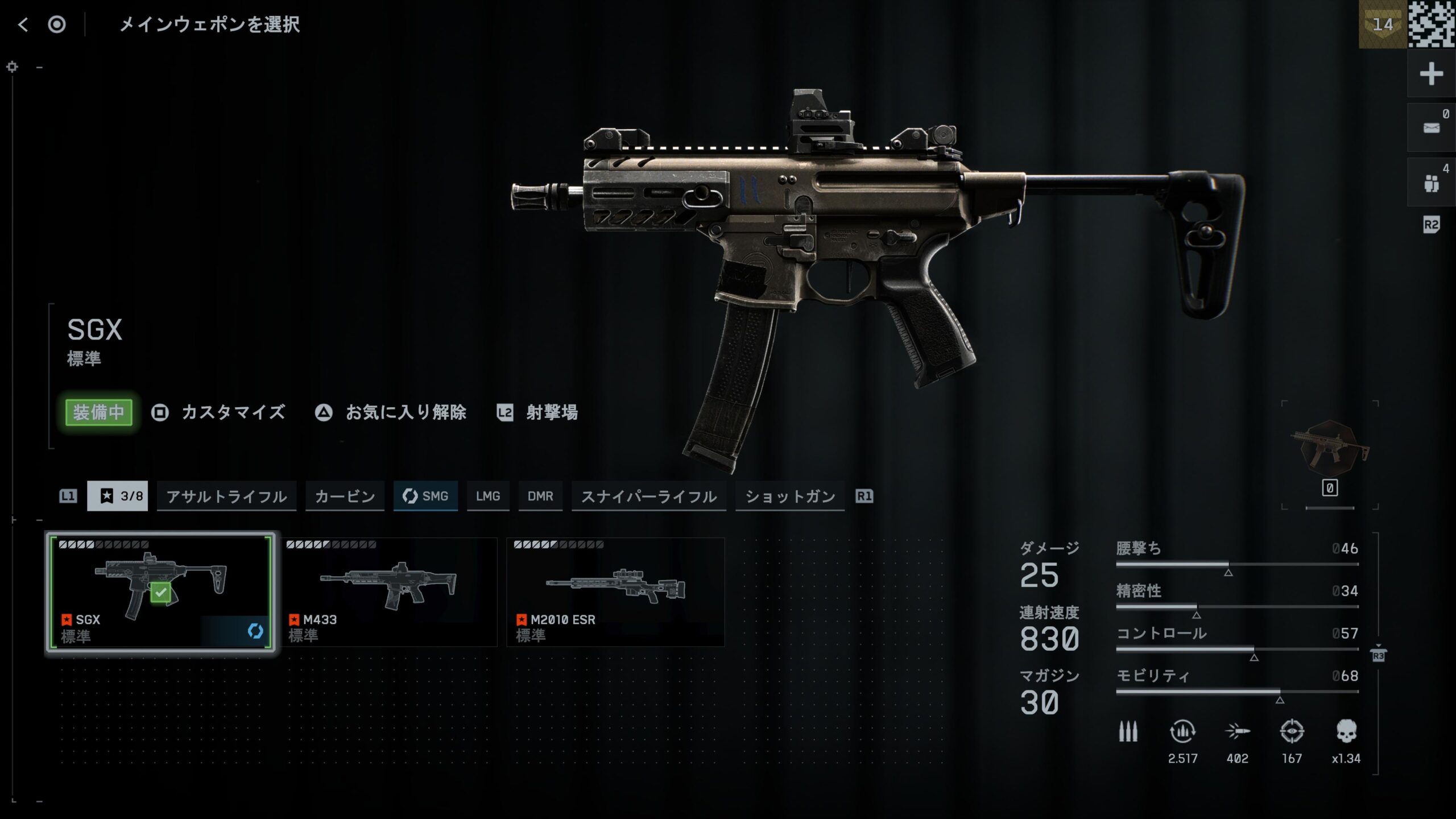Select the カービン weapon tab
This screenshot has width=1456, height=819.
point(345,496)
